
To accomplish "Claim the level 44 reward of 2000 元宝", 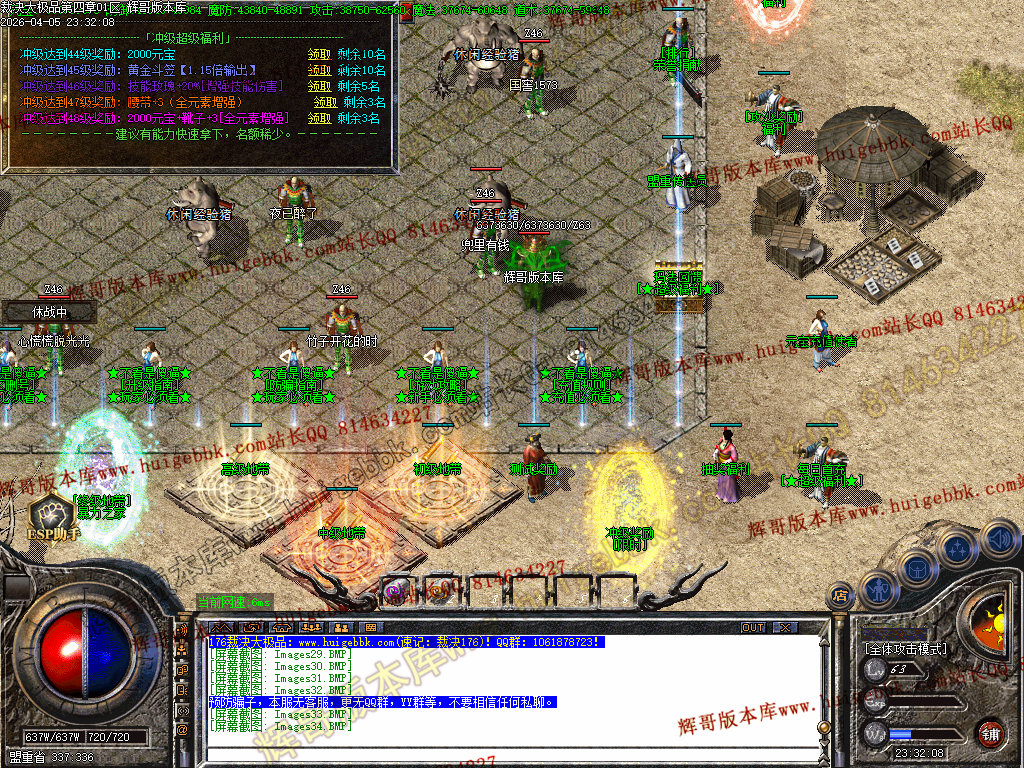I will click(320, 54).
